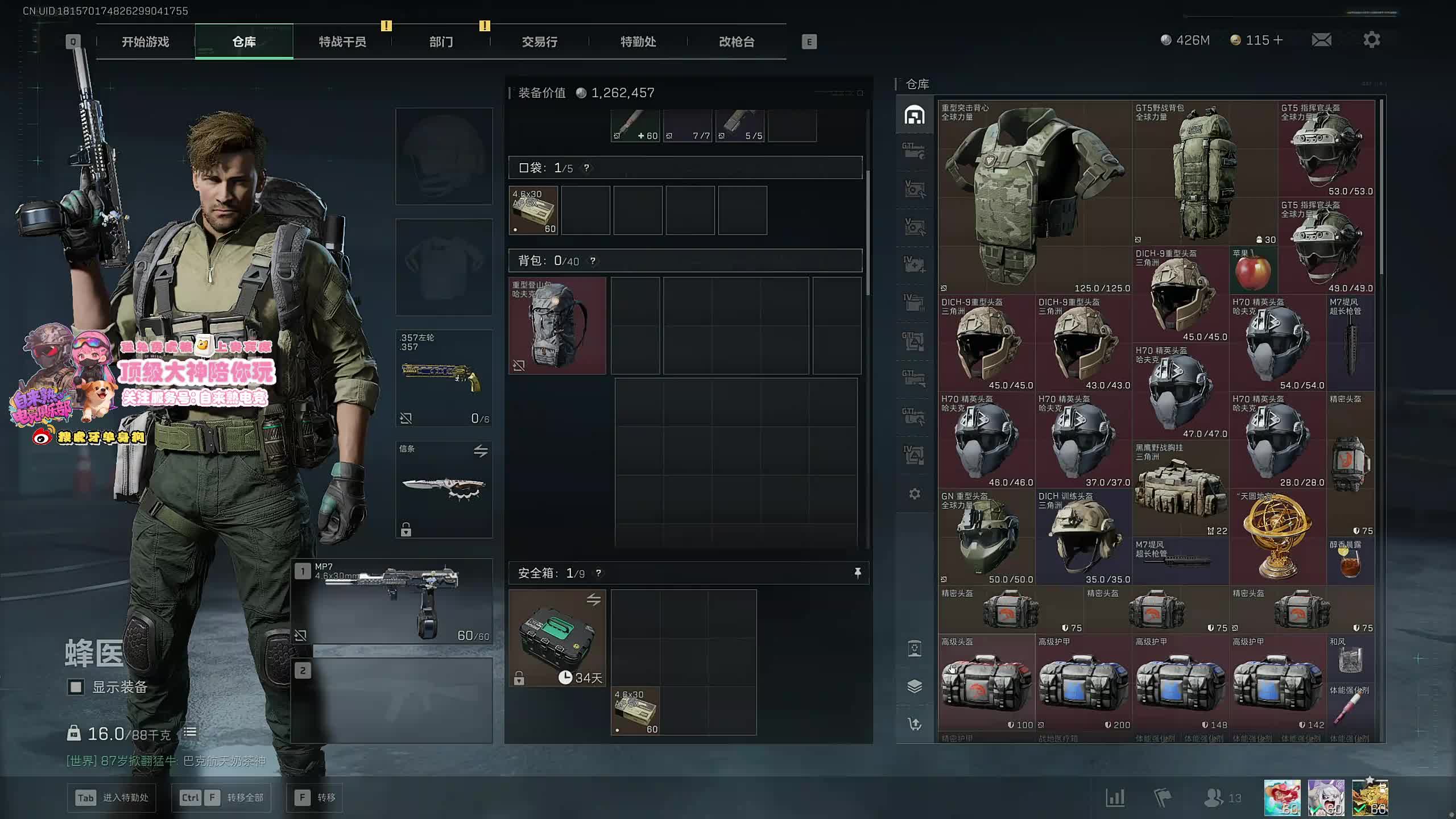Select the 天圆地方 golden globe item
Viewport: 1456px width, 819px height.
point(1277,536)
